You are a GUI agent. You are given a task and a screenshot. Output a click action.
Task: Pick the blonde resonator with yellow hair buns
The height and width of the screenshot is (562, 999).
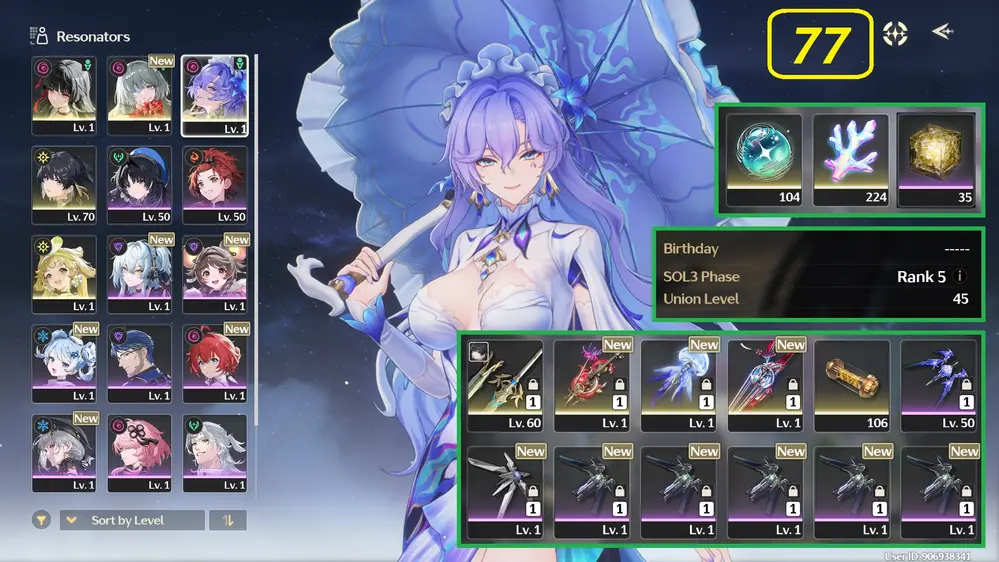64,273
